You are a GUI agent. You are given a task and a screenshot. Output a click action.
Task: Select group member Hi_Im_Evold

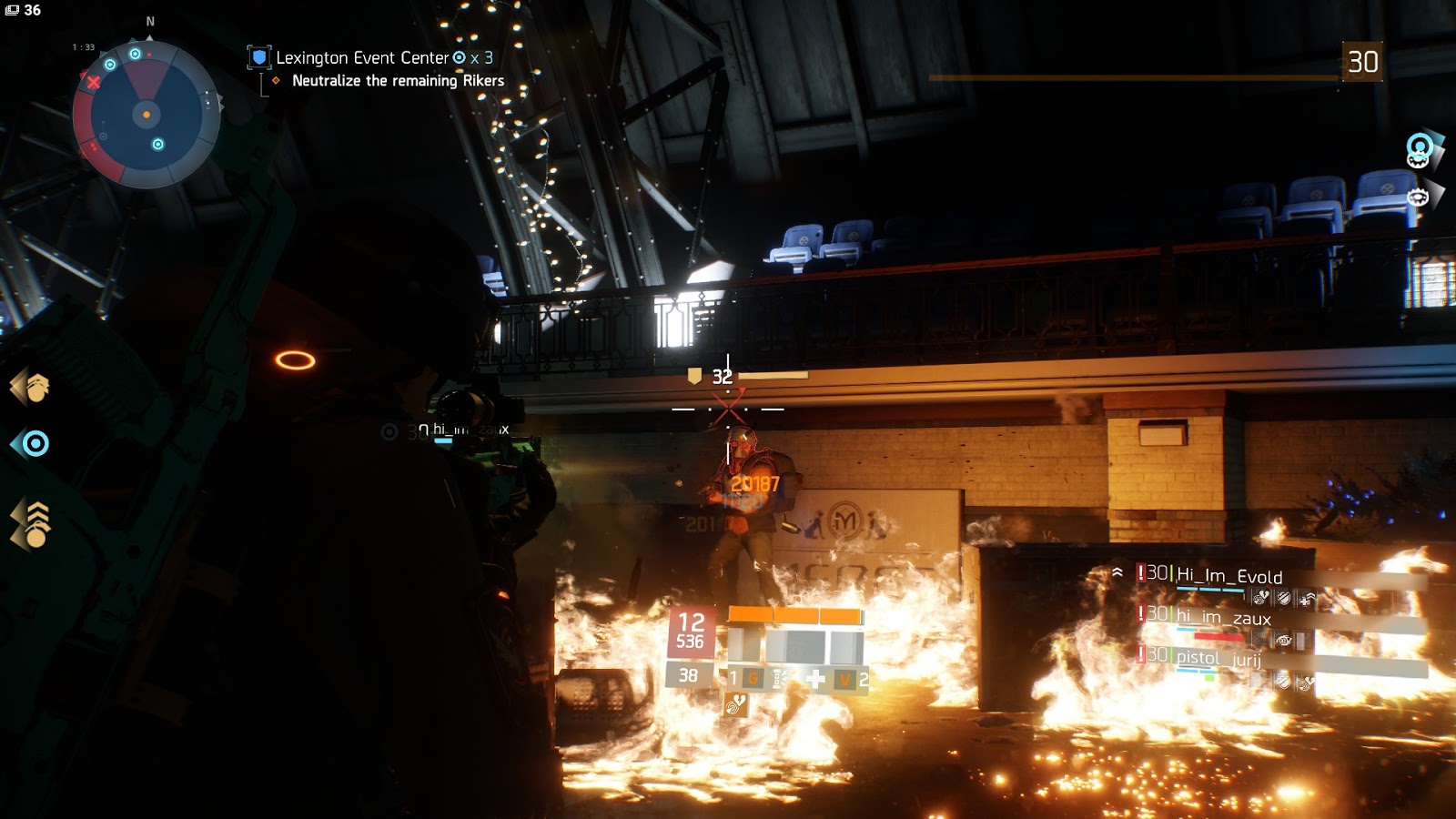pyautogui.click(x=1229, y=576)
